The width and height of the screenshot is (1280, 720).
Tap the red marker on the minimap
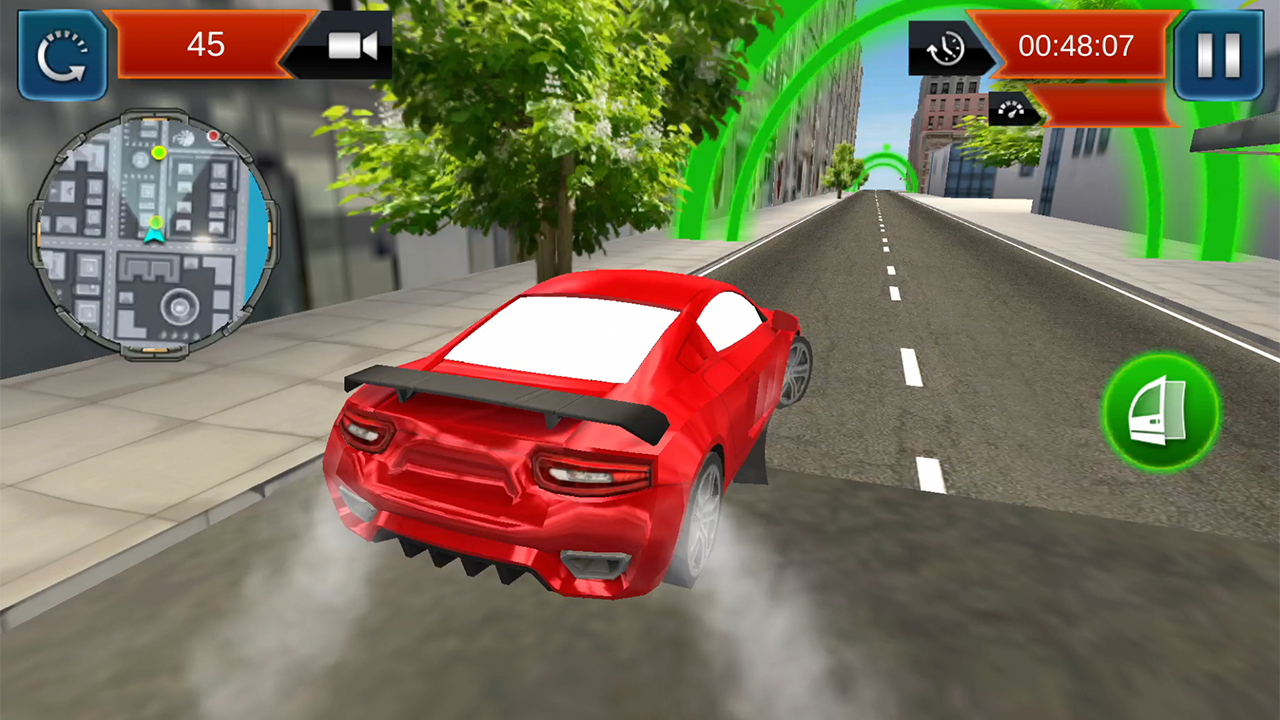point(214,136)
